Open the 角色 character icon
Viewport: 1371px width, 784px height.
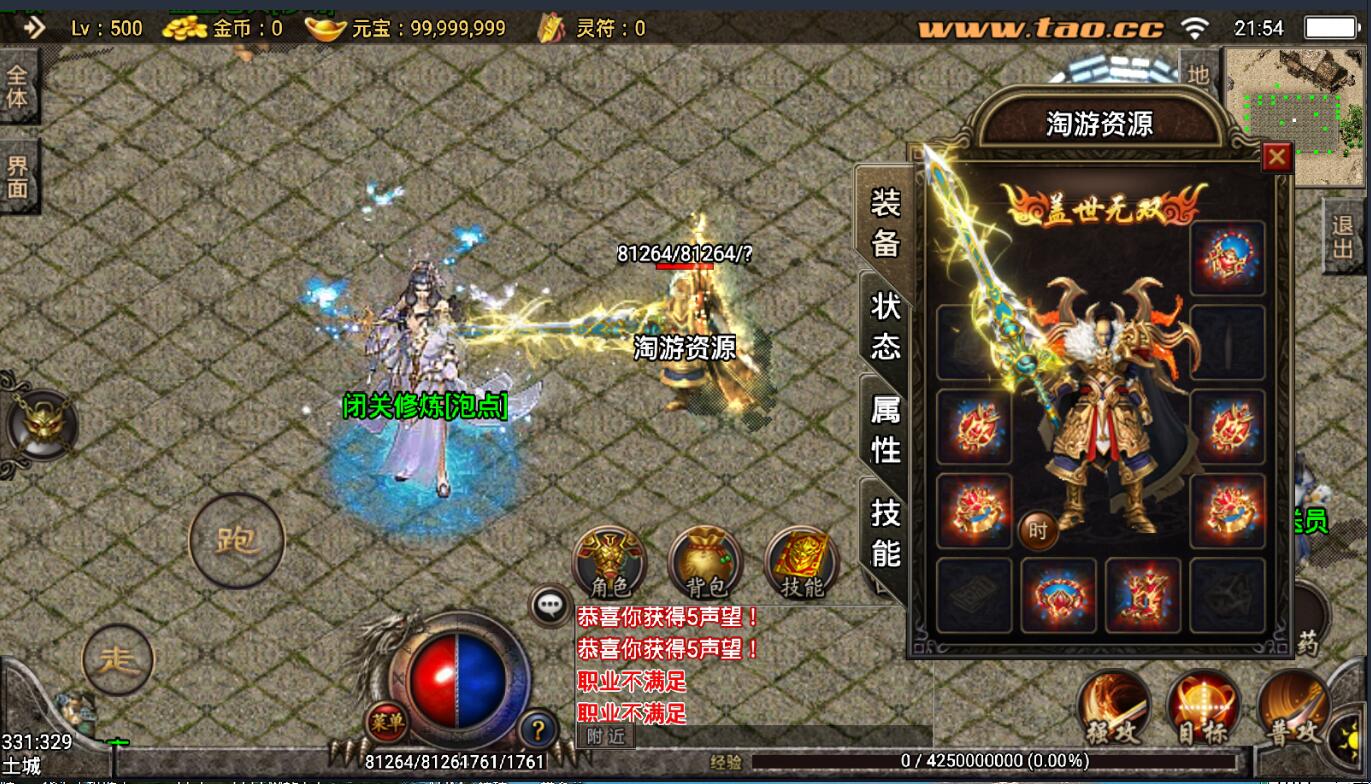(609, 563)
